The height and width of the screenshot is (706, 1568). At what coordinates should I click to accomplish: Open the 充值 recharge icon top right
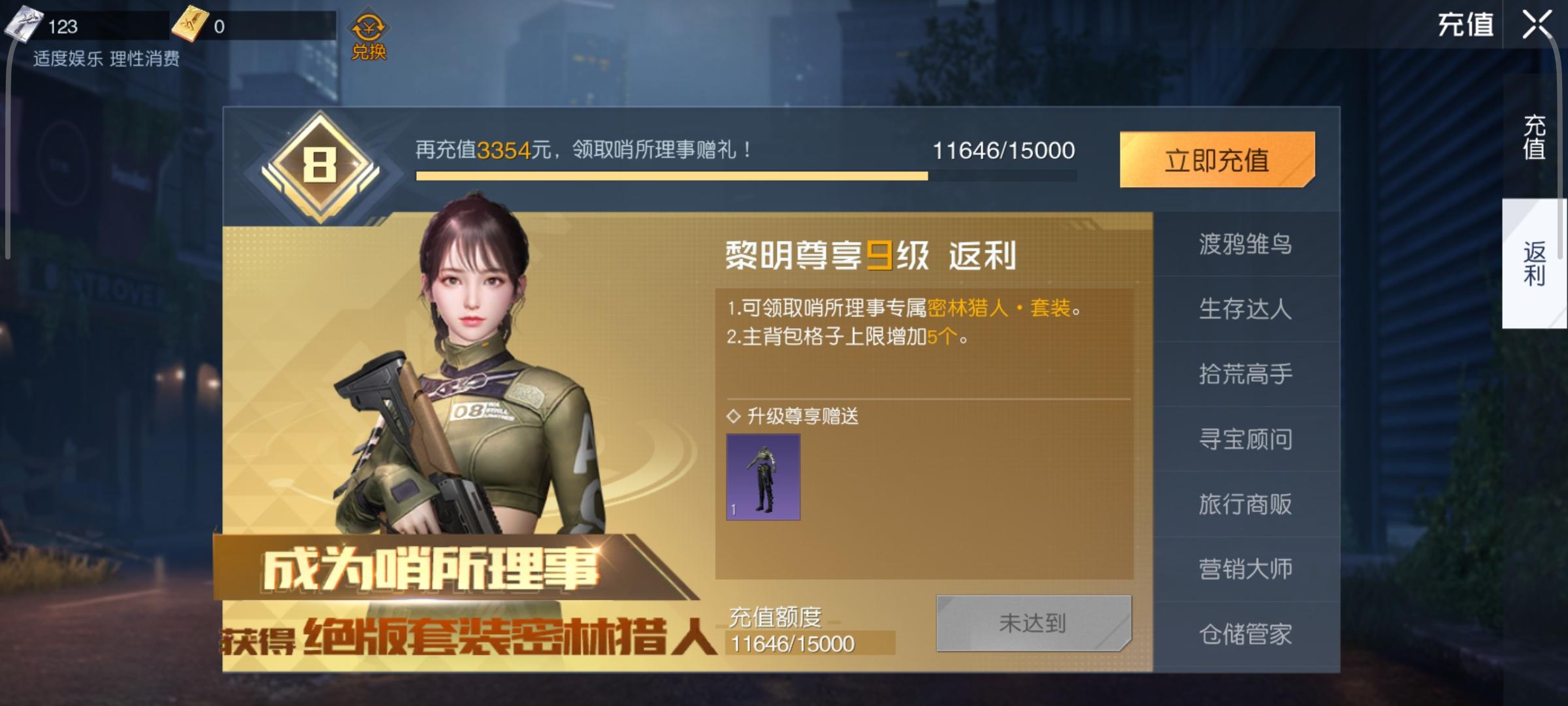pos(1465,26)
